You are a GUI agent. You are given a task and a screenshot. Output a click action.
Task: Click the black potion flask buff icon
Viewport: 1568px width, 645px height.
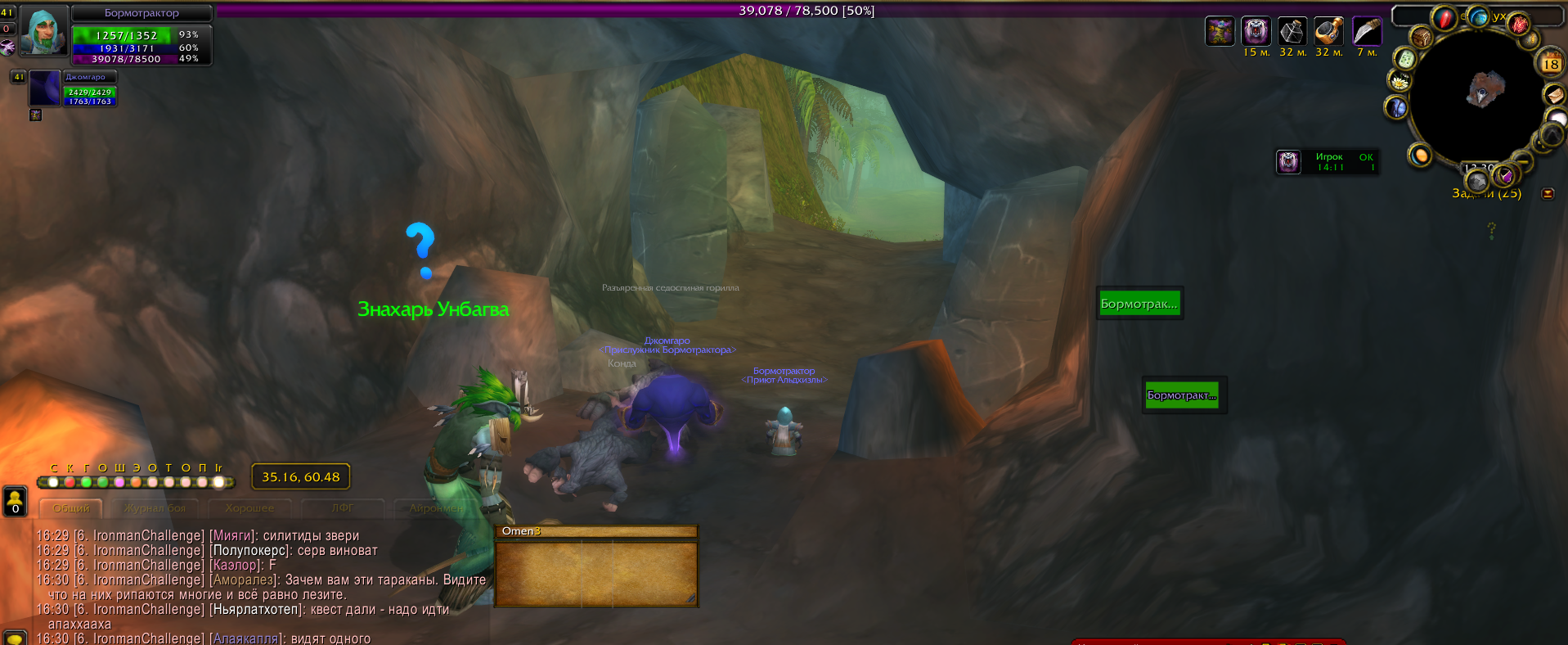tap(1292, 32)
